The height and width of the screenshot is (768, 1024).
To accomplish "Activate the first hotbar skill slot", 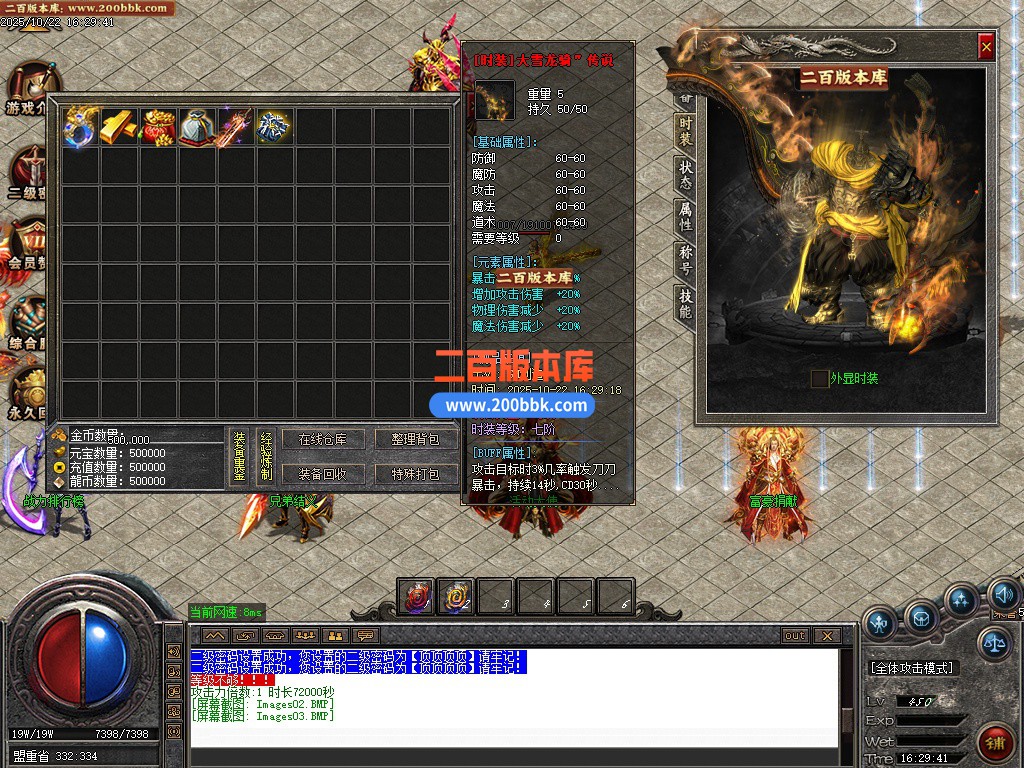I will point(416,597).
